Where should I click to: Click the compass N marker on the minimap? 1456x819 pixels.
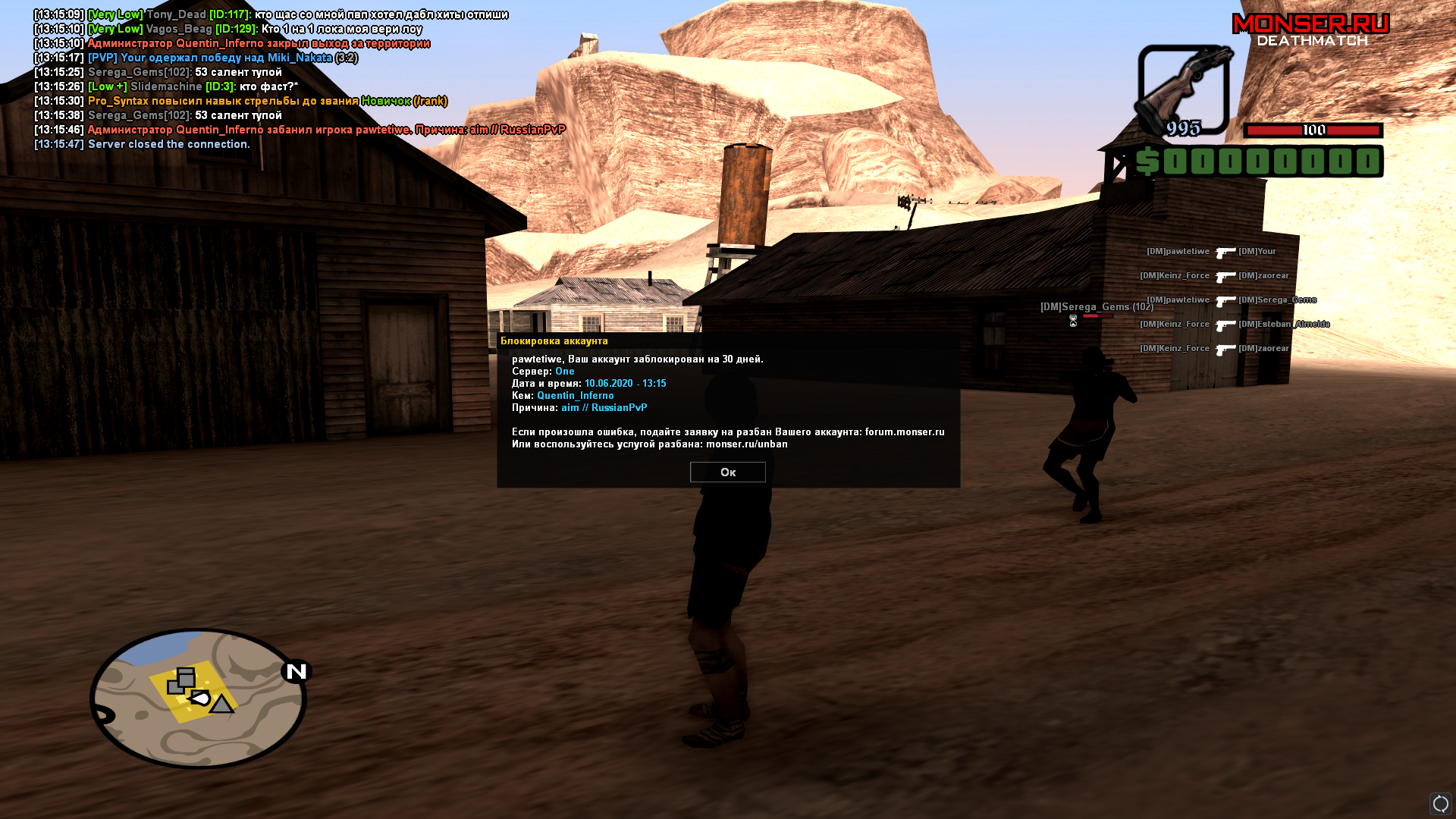(x=297, y=670)
